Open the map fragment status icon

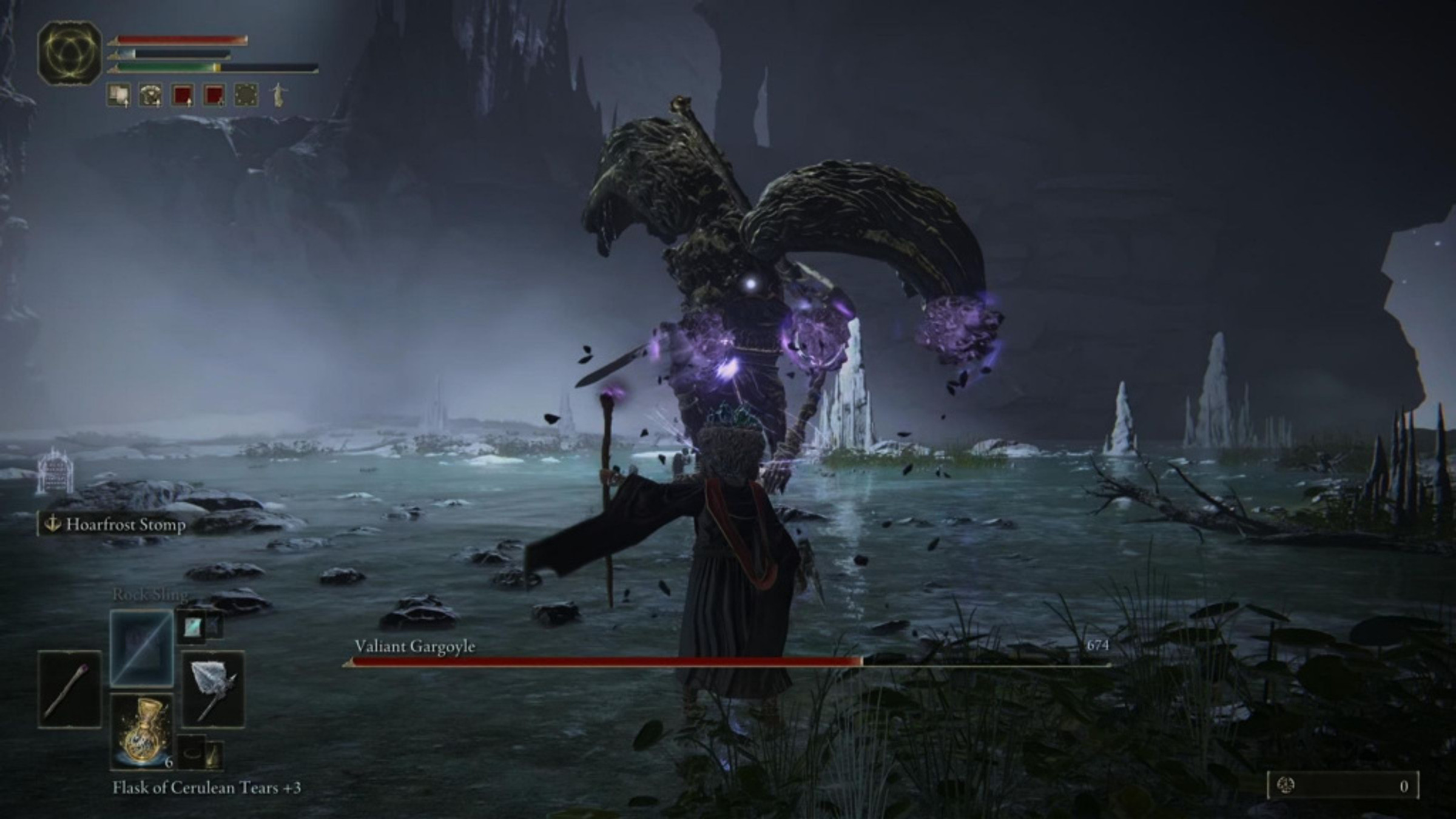point(246,95)
